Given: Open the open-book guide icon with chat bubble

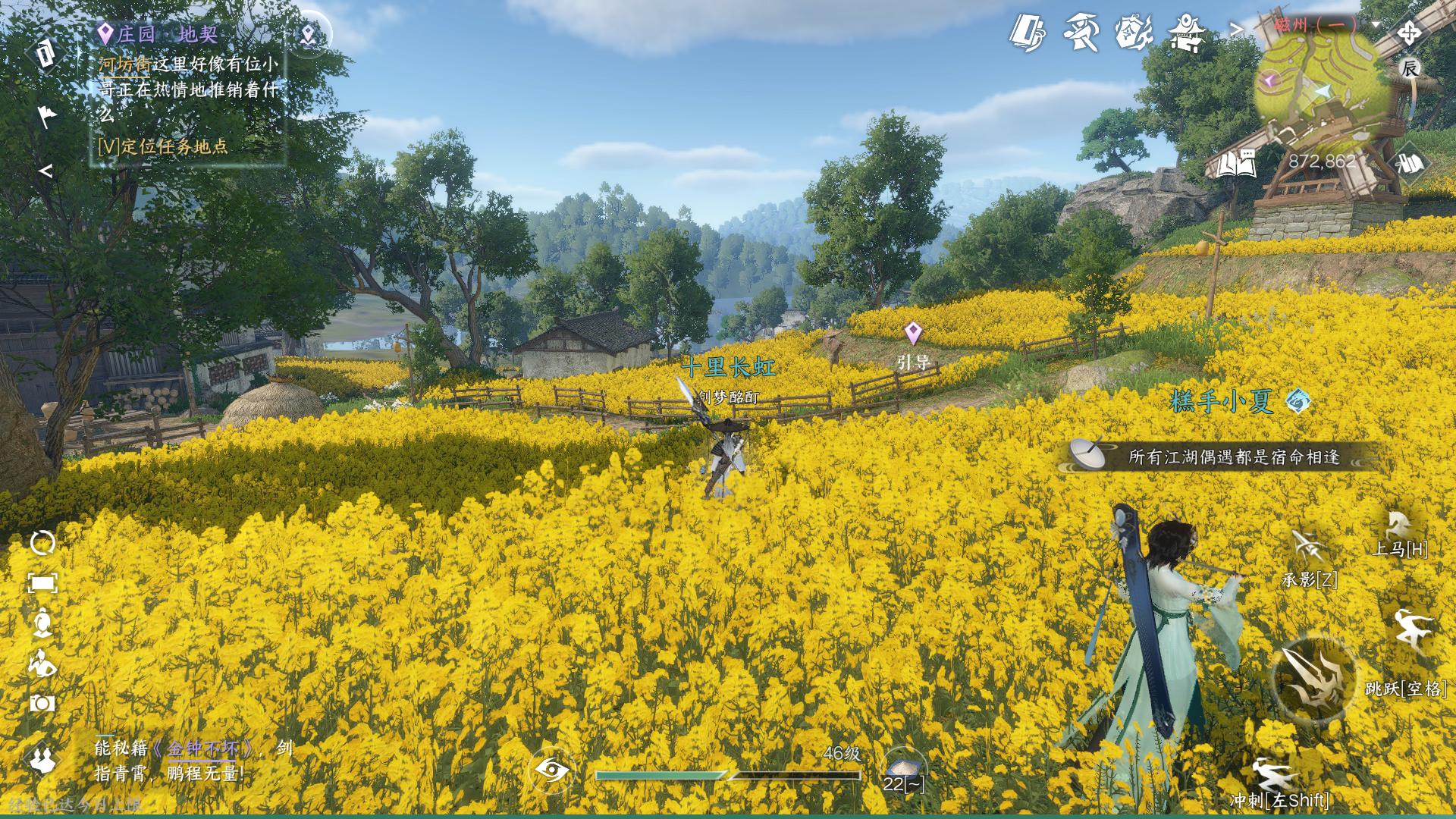Looking at the screenshot, I should tap(1236, 163).
